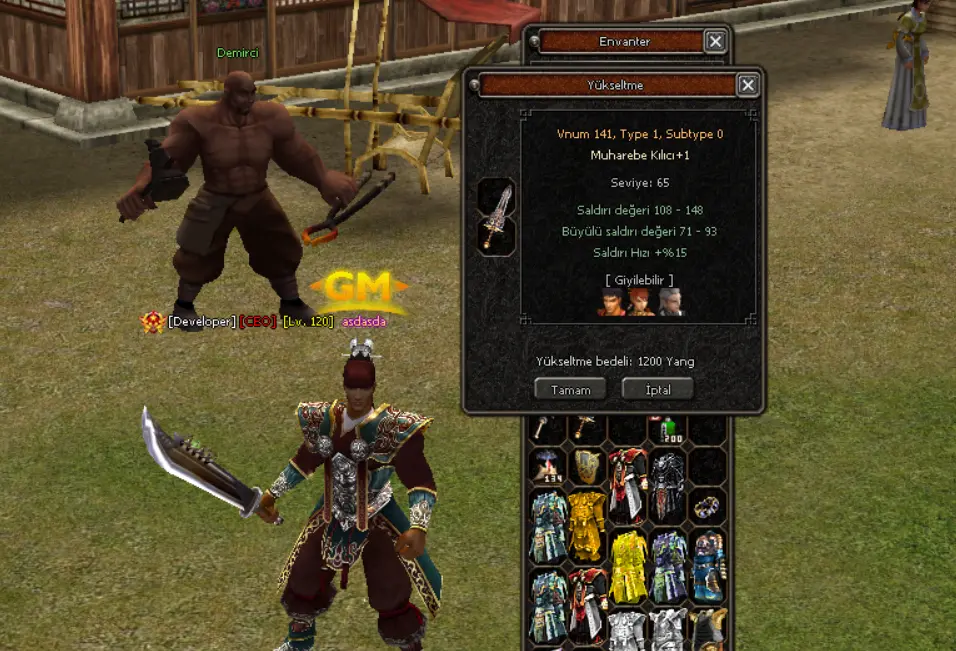Choose the purple and gold bracelet
956x651 pixels.
(x=707, y=507)
